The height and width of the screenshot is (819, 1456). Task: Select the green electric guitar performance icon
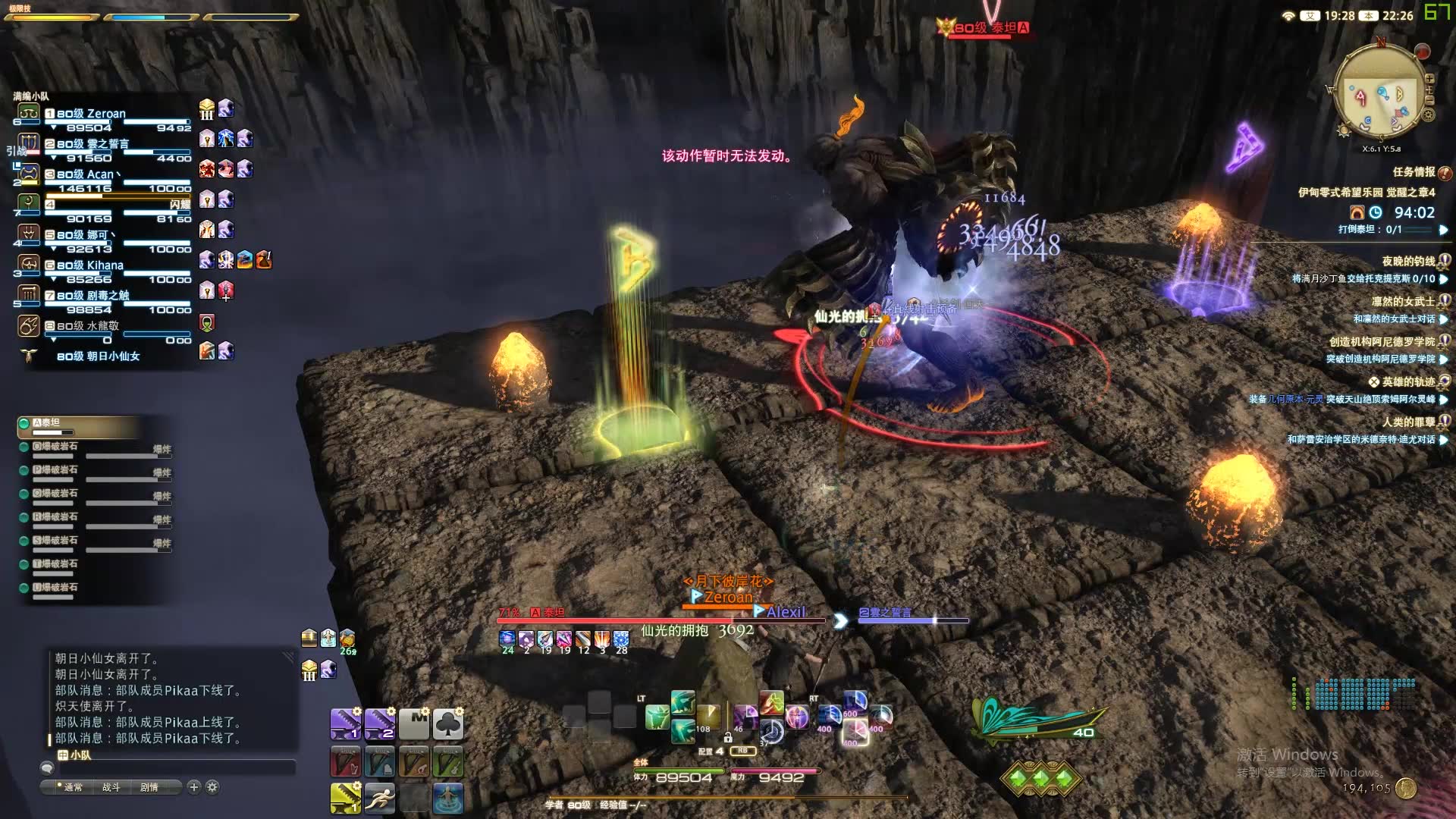click(x=447, y=761)
